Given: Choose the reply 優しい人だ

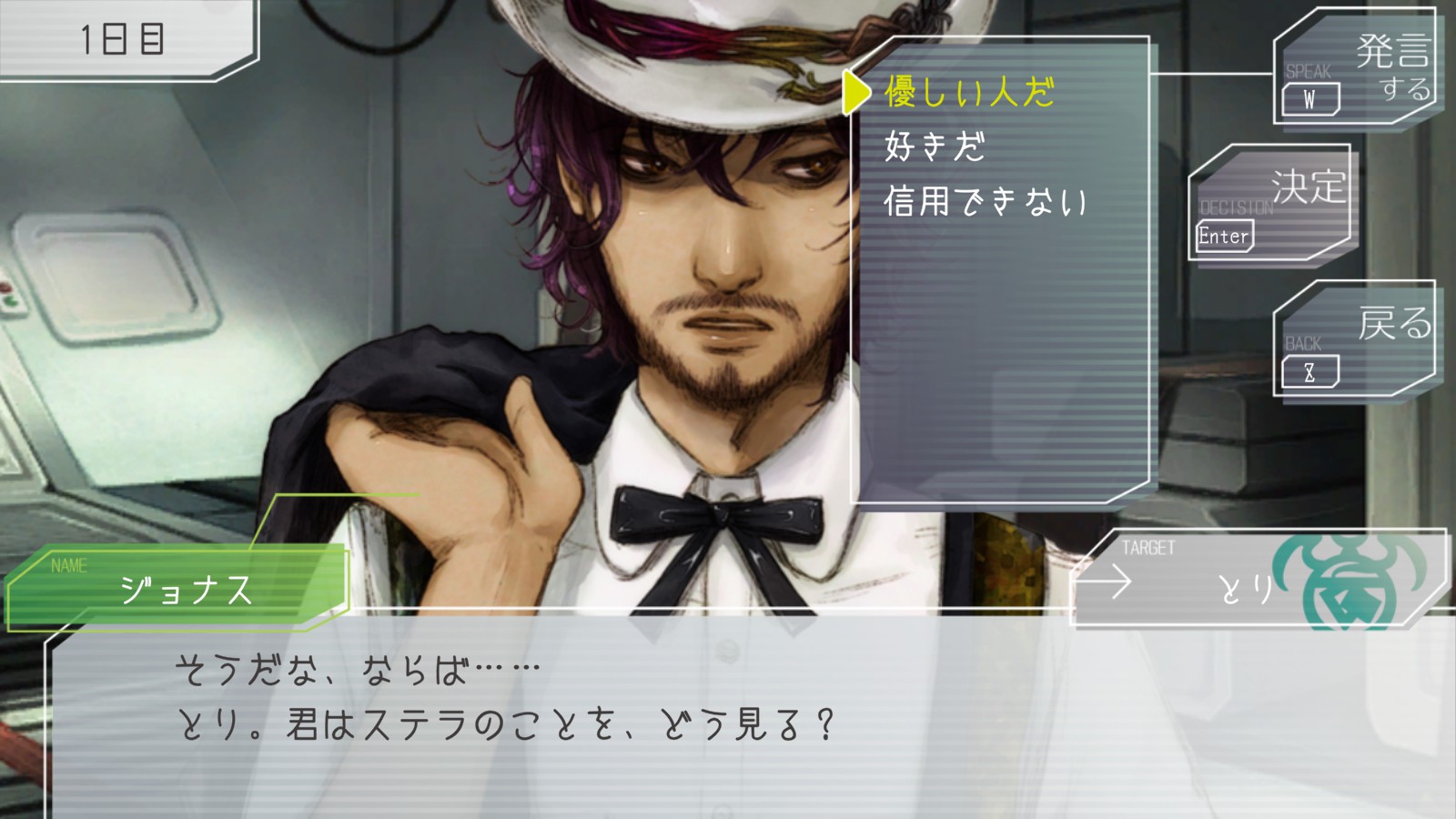Looking at the screenshot, I should [969, 92].
